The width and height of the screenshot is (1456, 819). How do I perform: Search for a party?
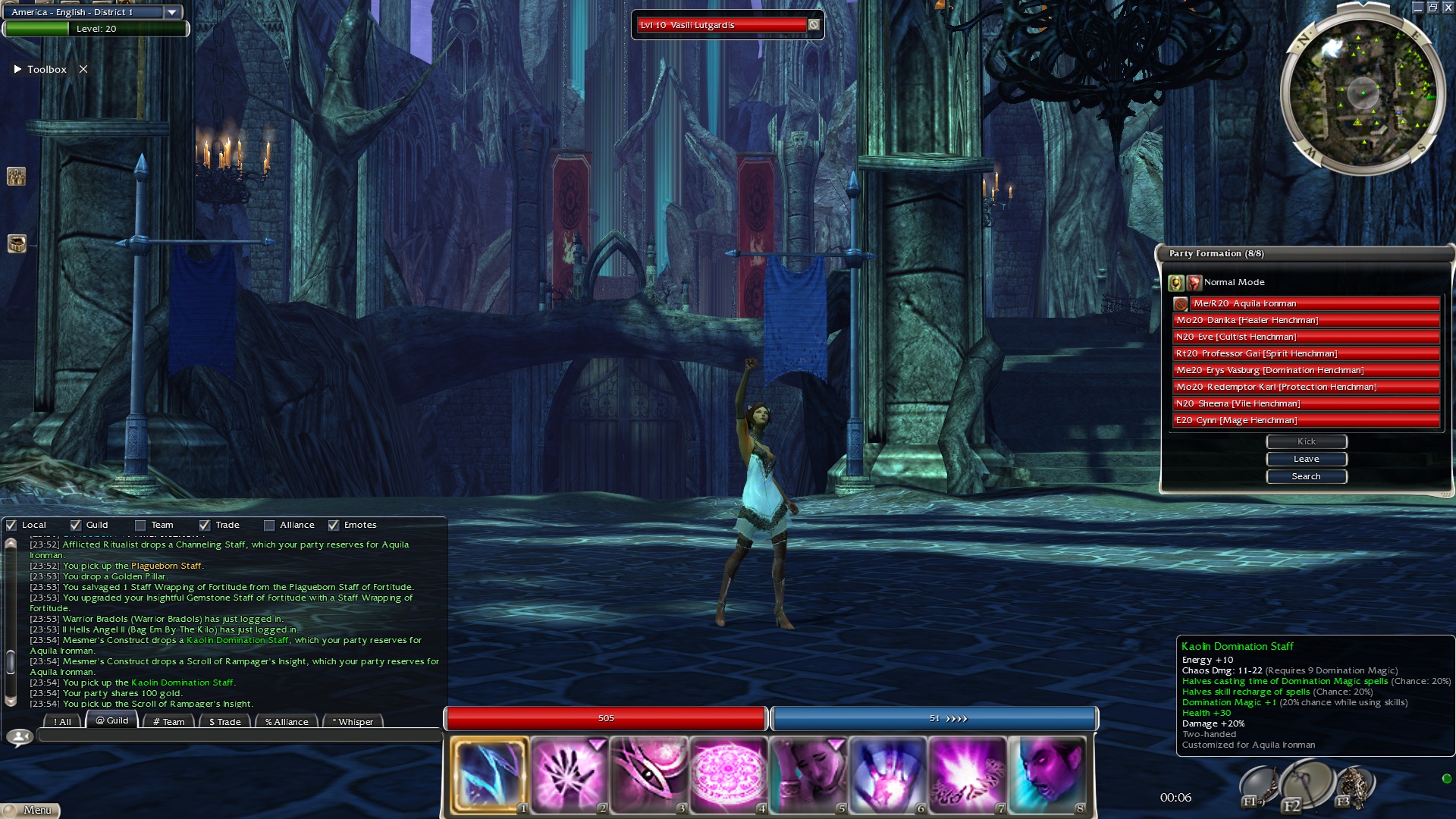tap(1306, 476)
